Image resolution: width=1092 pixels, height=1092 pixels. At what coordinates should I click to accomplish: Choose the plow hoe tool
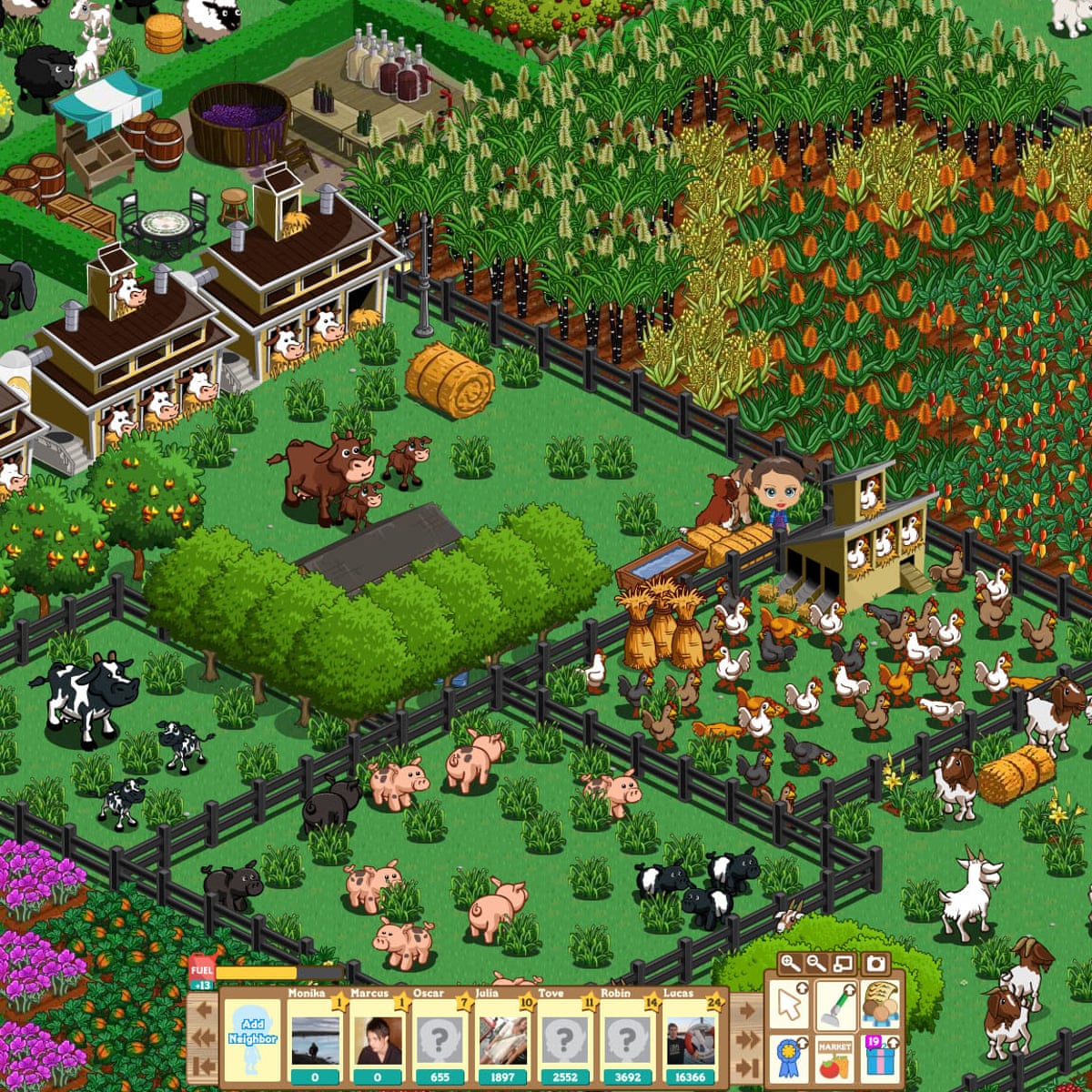834,1003
